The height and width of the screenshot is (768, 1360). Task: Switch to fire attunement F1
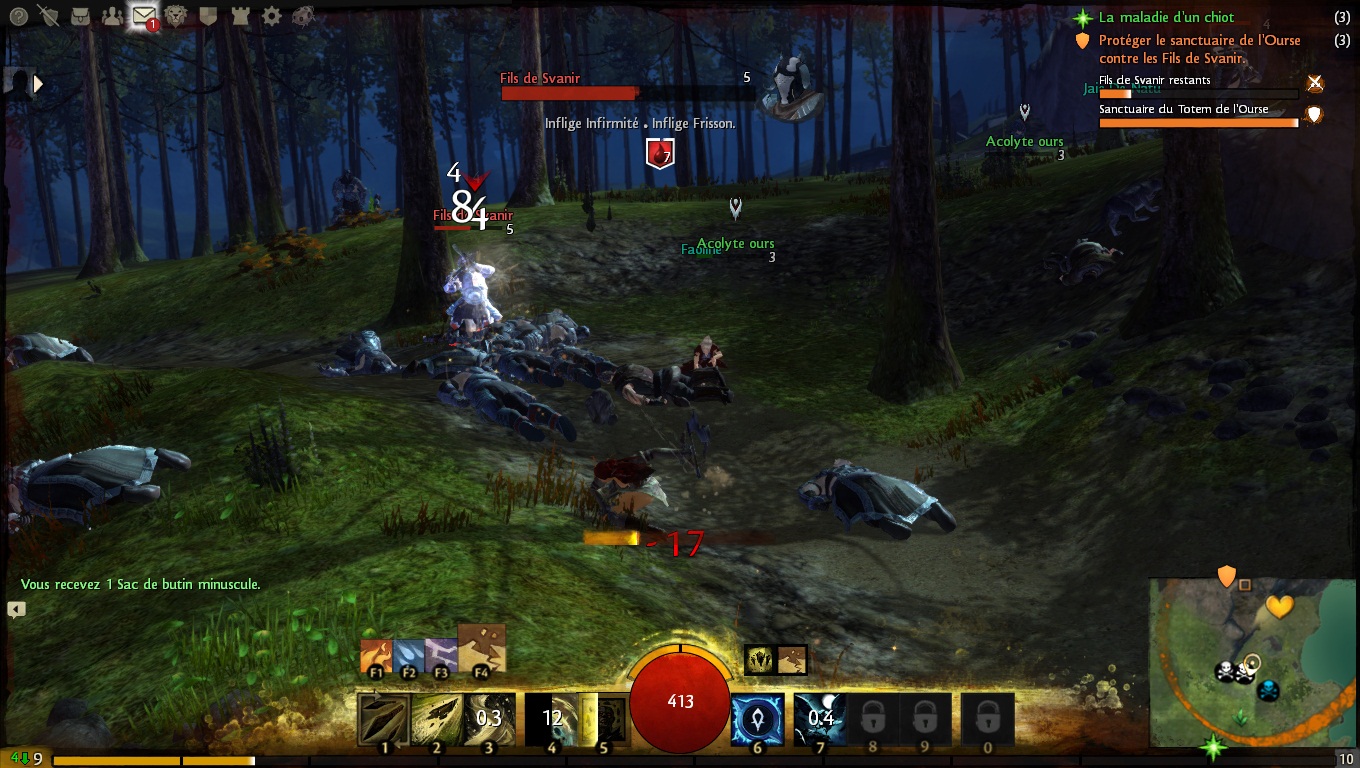376,658
